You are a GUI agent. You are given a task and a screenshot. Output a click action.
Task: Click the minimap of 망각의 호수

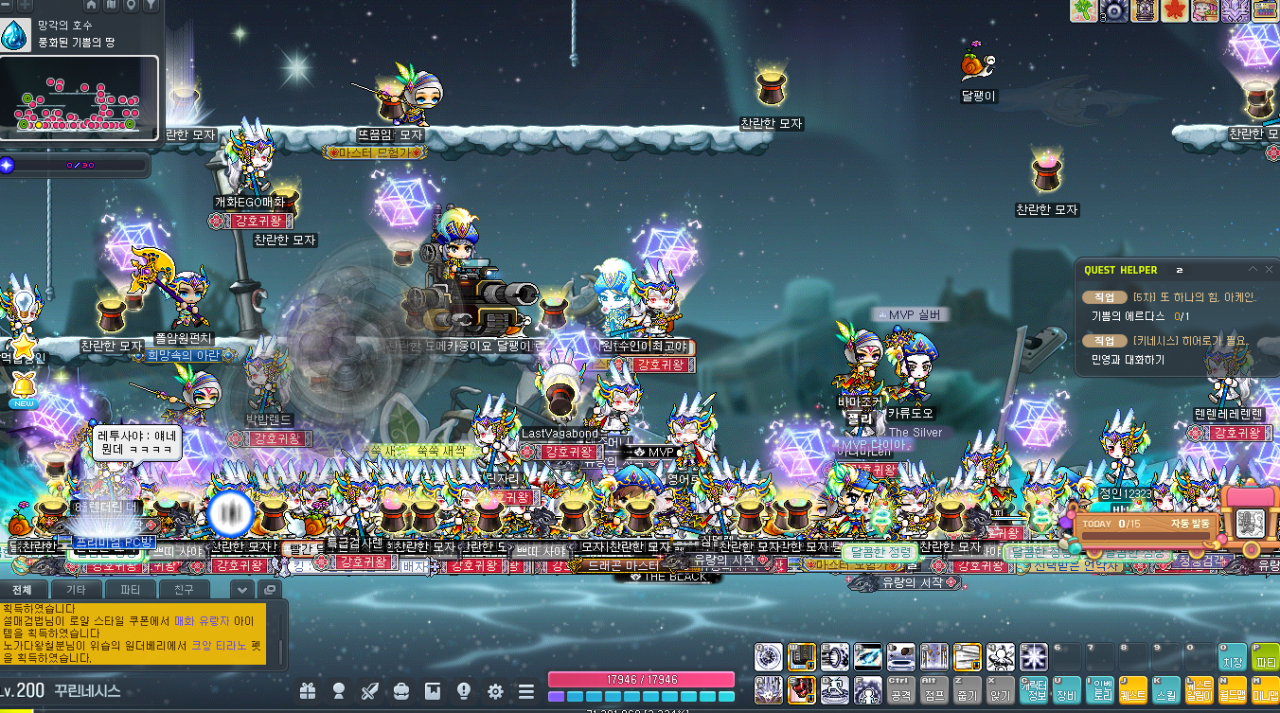[79, 98]
